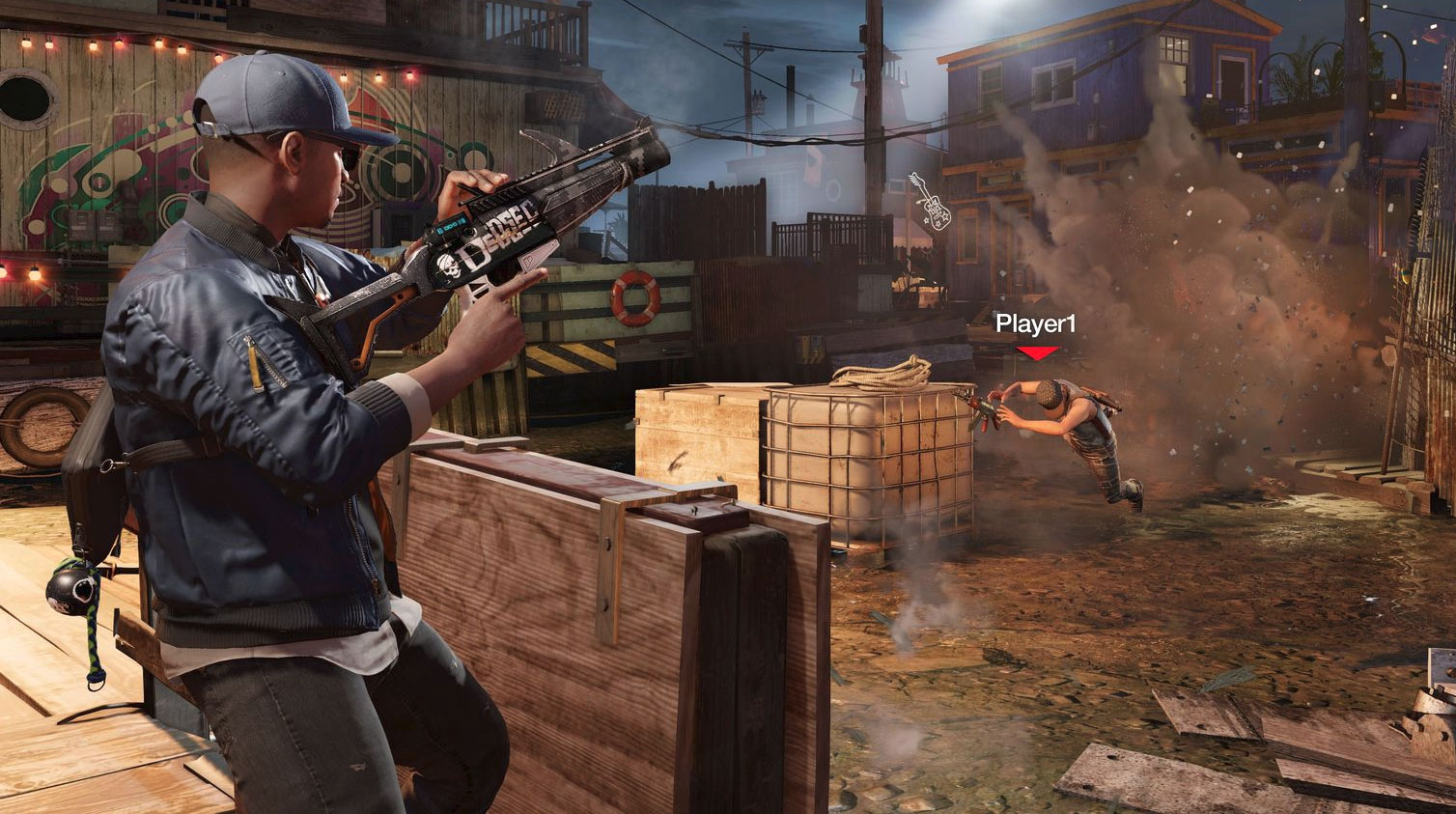This screenshot has height=814, width=1456.
Task: Select the skull decal on the gun stock
Action: (x=449, y=267)
